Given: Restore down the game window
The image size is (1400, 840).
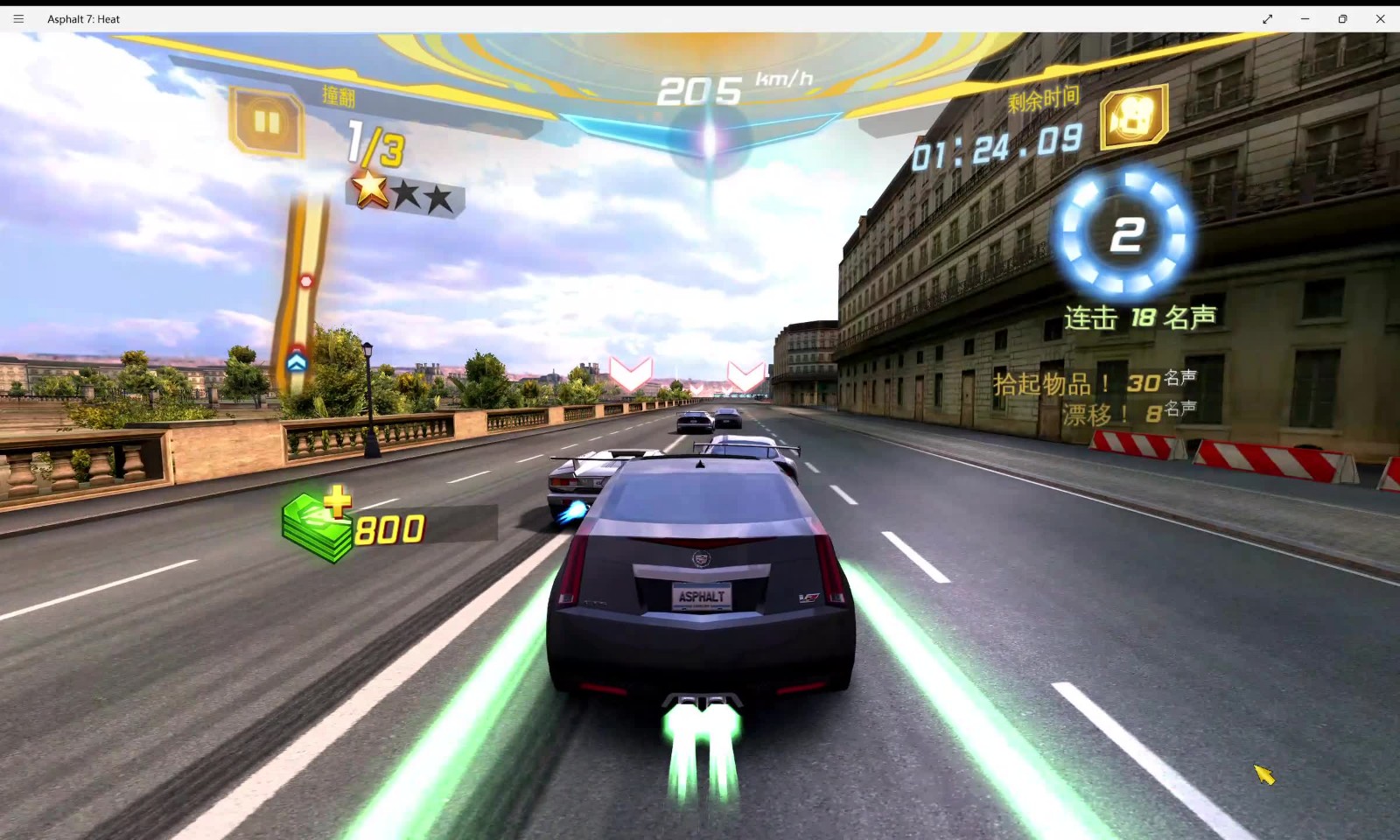Looking at the screenshot, I should point(1342,18).
